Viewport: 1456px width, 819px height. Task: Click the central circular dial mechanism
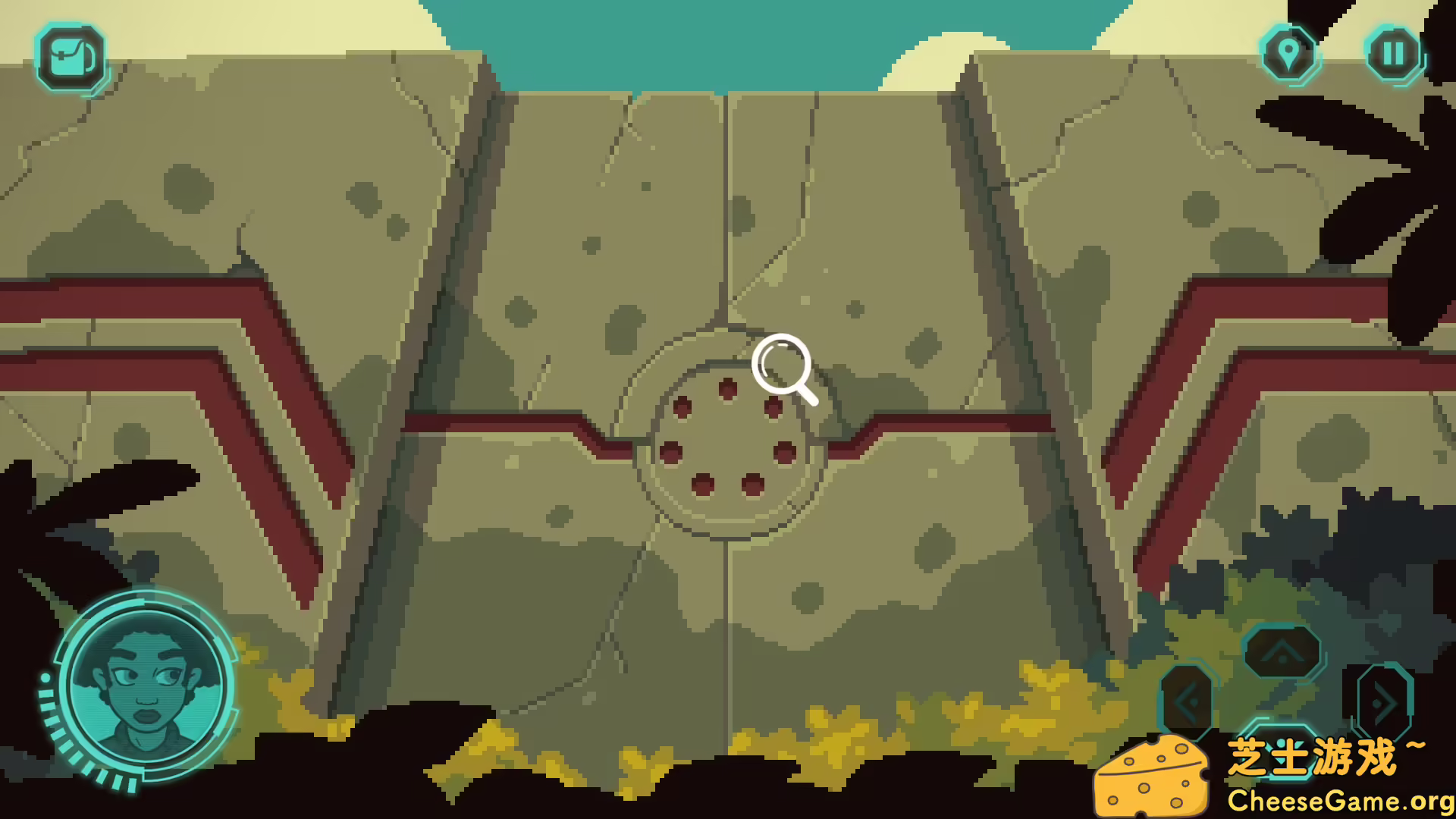point(728,440)
